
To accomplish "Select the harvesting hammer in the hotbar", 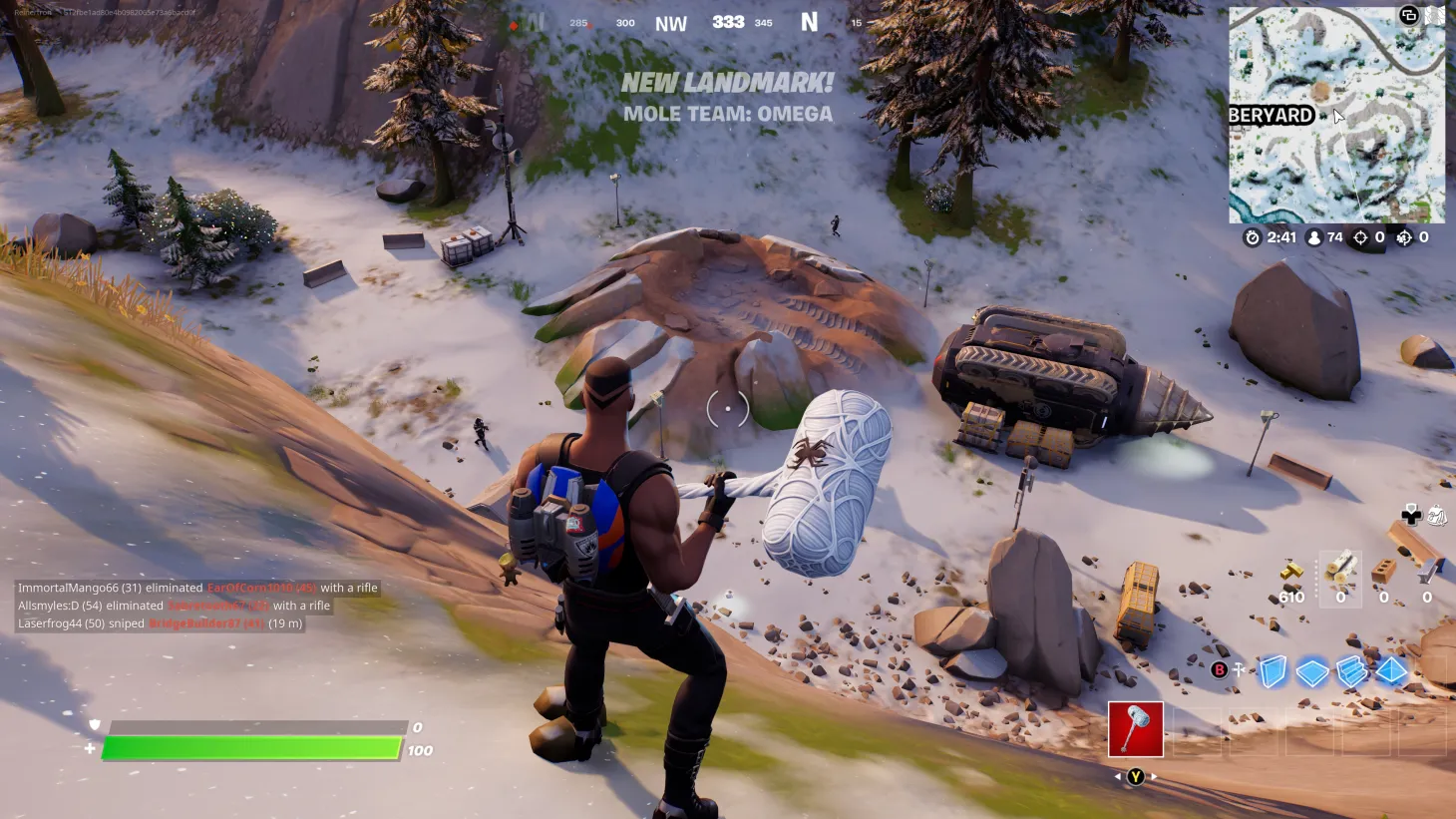I will tap(1134, 731).
